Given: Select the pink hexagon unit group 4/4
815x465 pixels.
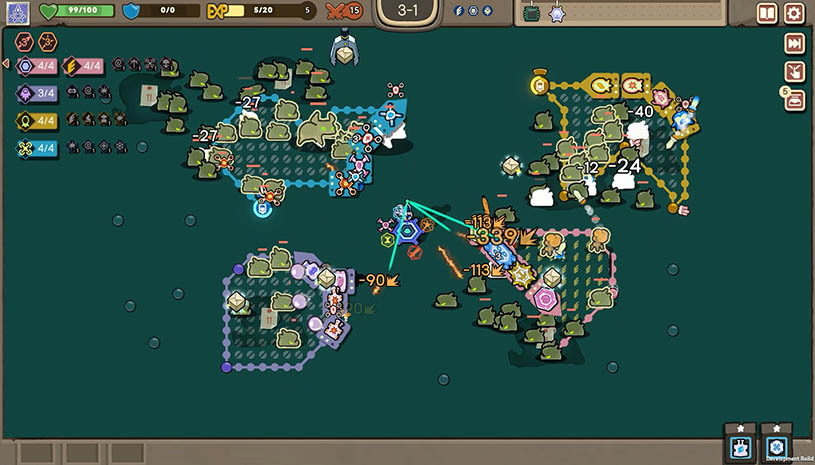Looking at the screenshot, I should [37, 67].
